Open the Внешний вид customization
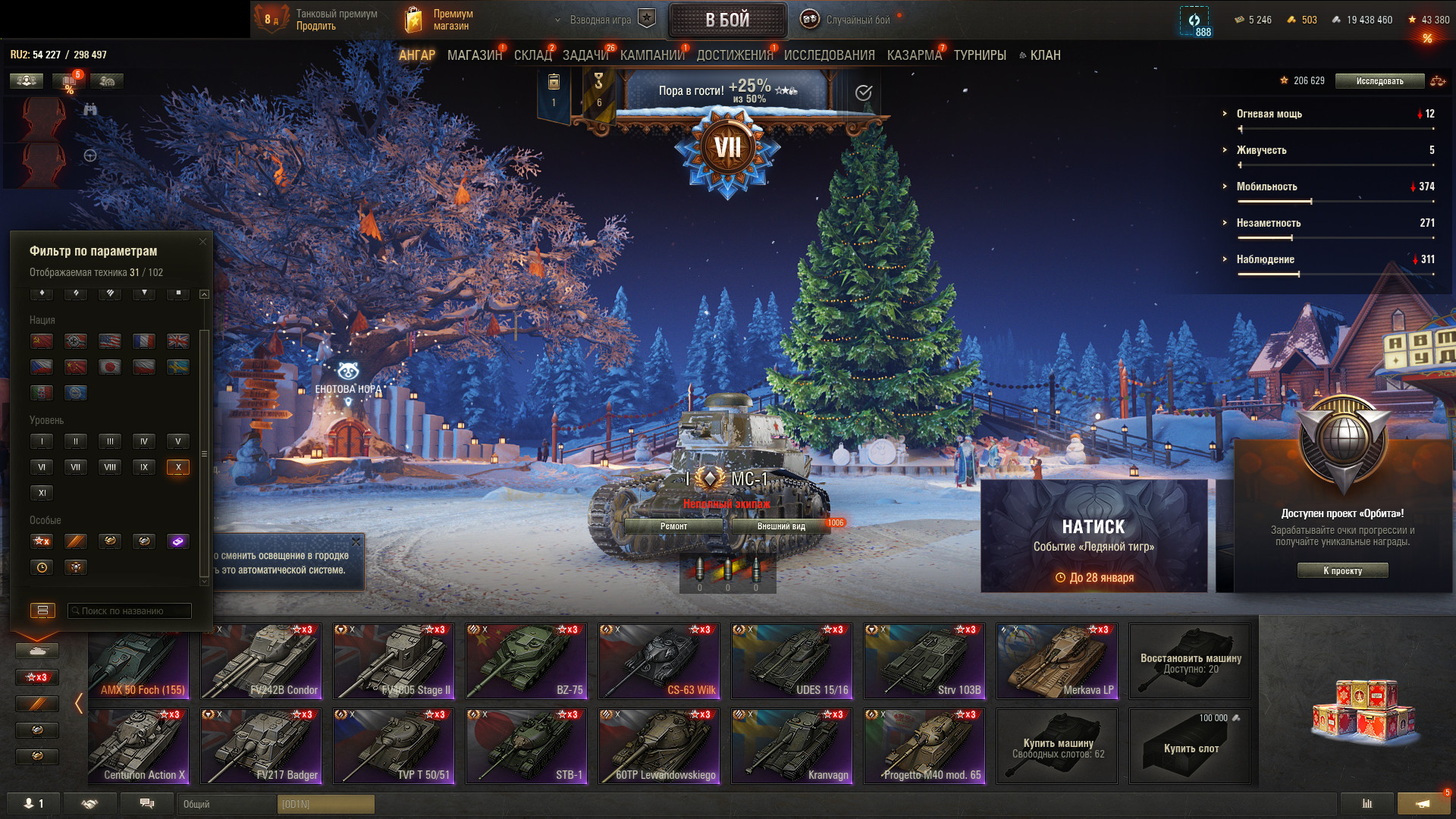This screenshot has height=819, width=1456. [x=781, y=526]
